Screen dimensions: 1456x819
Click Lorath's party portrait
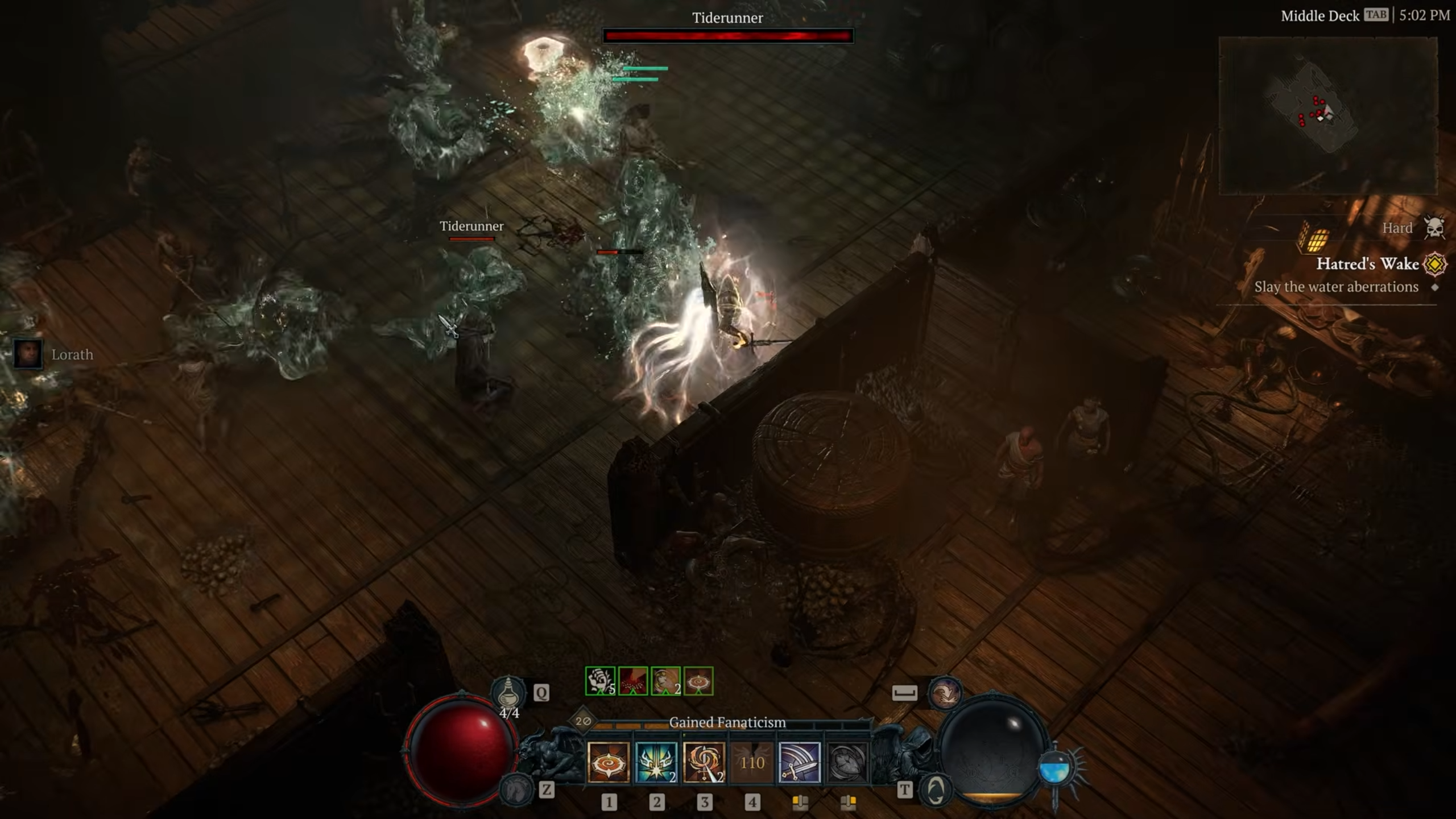click(x=27, y=354)
